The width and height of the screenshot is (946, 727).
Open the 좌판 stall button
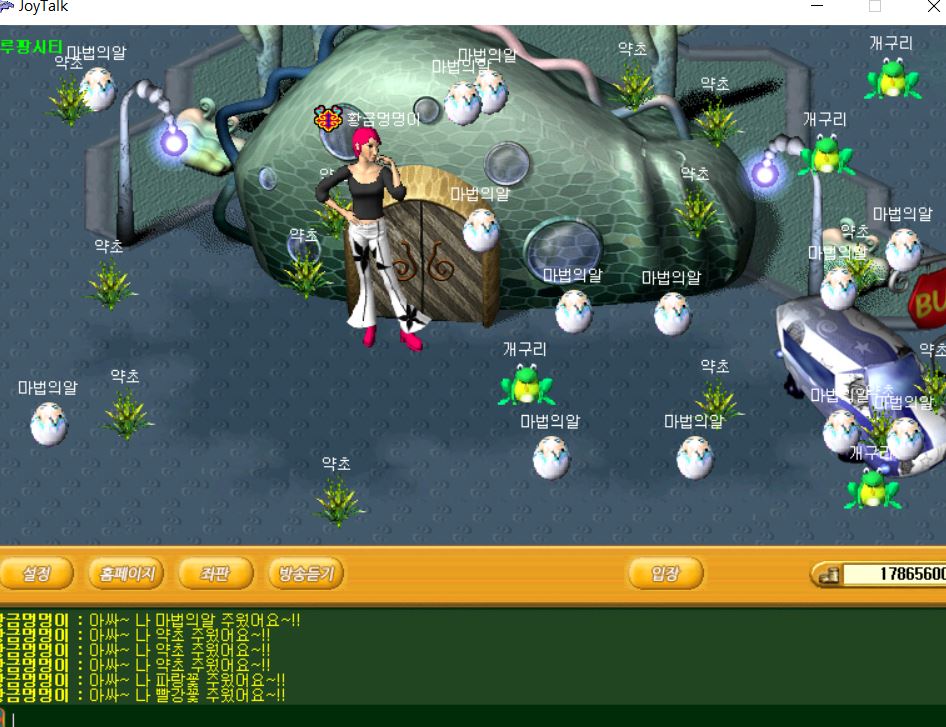tap(215, 574)
